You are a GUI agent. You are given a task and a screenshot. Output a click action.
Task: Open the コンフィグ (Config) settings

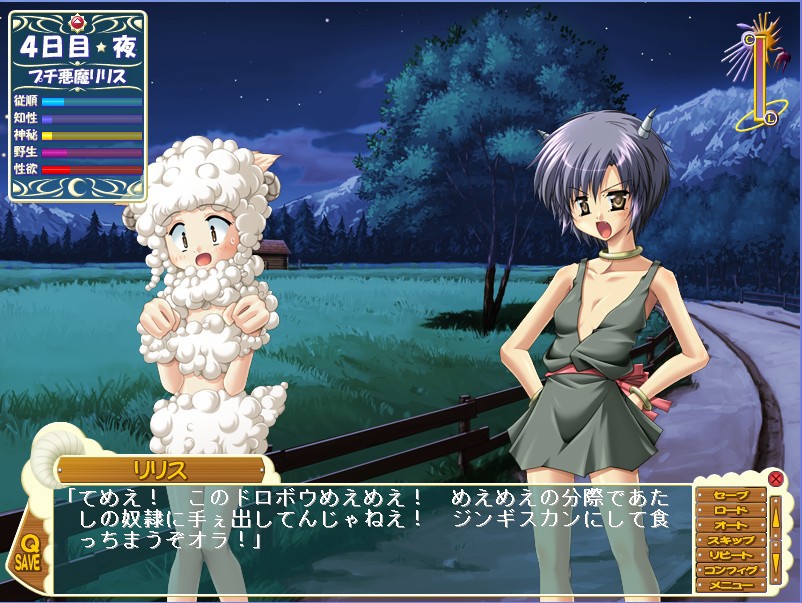tap(731, 570)
